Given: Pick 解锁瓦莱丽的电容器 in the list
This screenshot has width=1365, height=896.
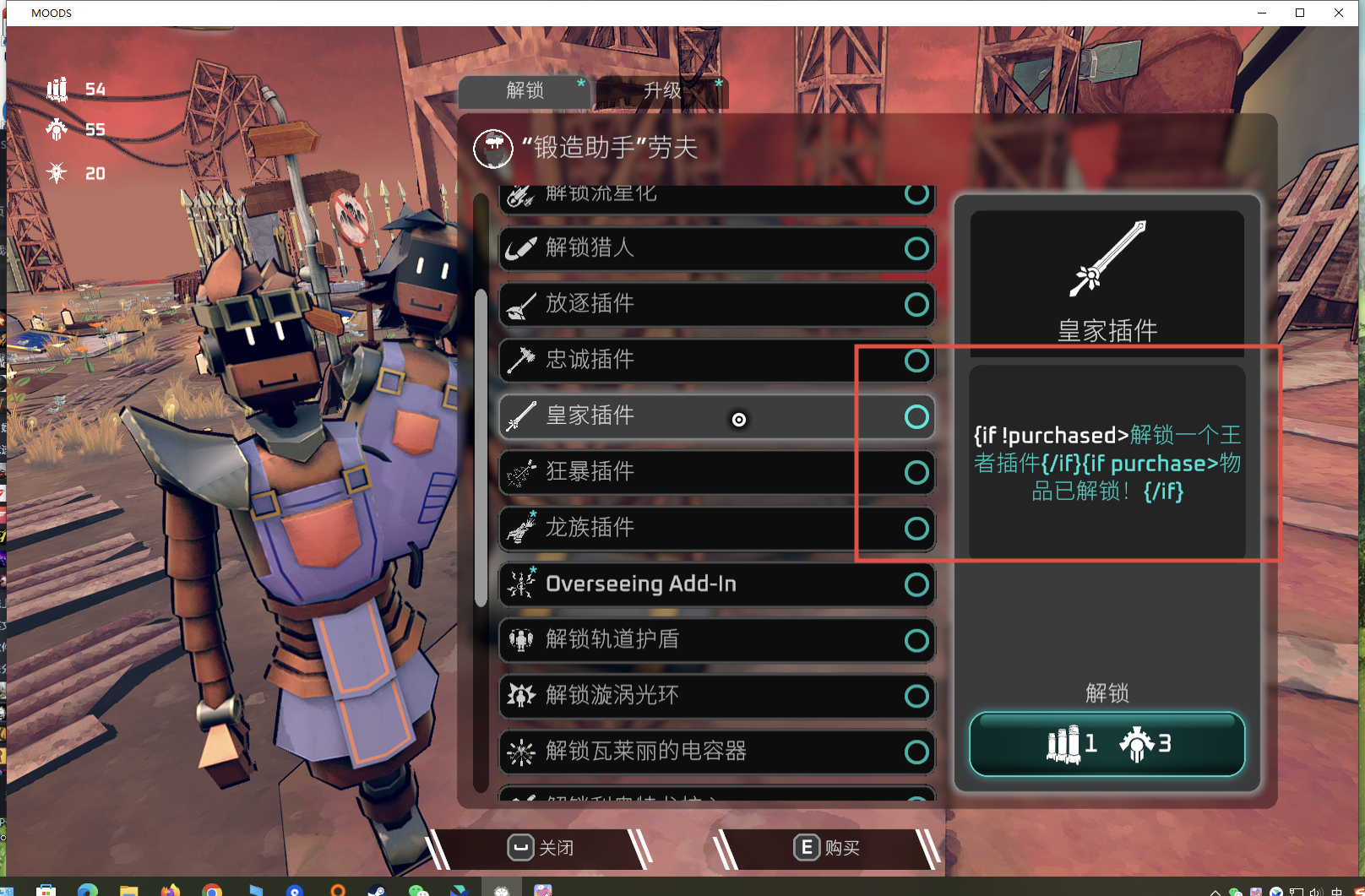Looking at the screenshot, I should (715, 752).
